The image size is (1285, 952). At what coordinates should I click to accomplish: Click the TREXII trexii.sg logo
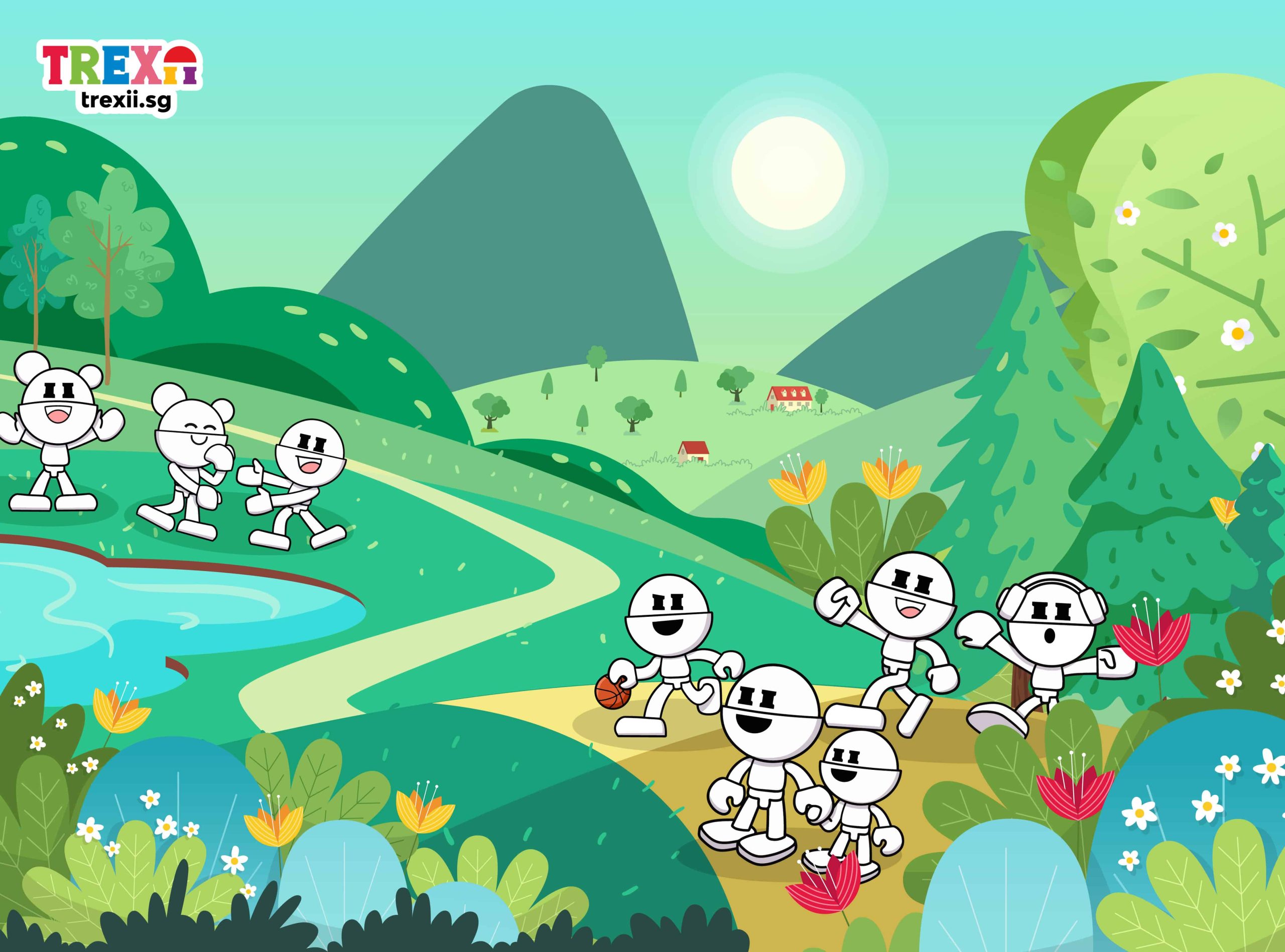121,78
